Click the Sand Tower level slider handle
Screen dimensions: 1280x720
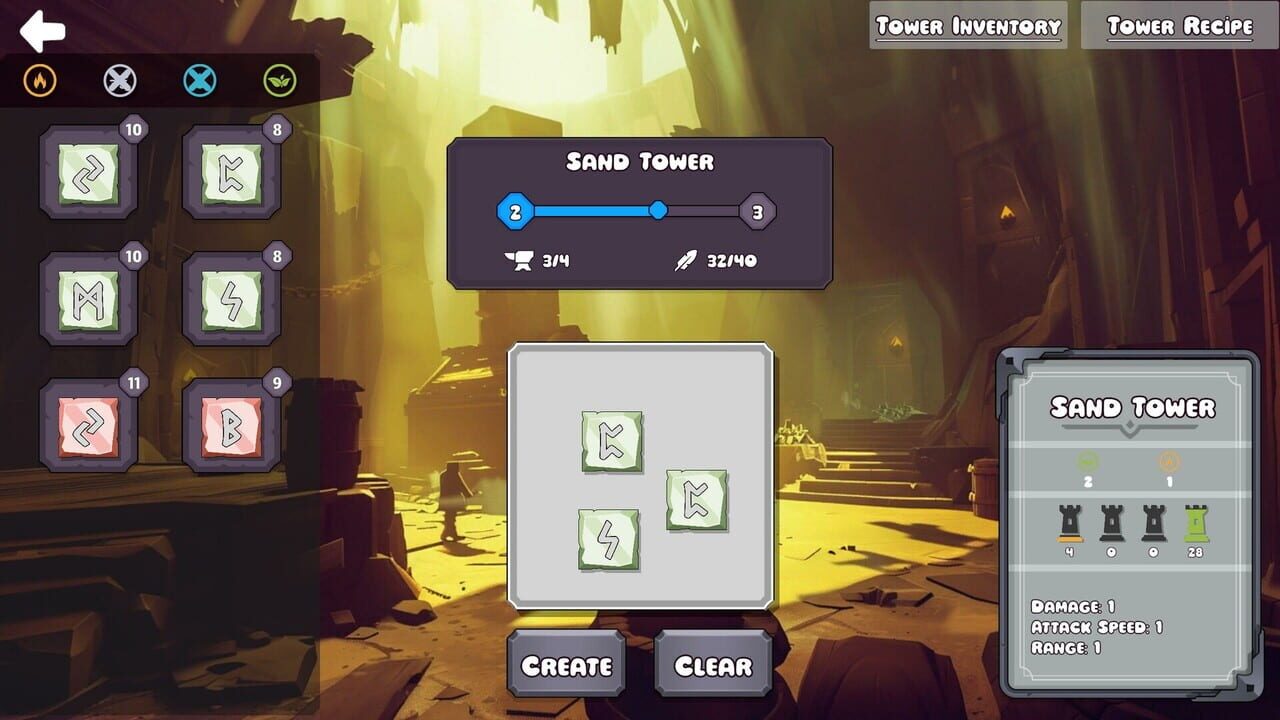[660, 211]
